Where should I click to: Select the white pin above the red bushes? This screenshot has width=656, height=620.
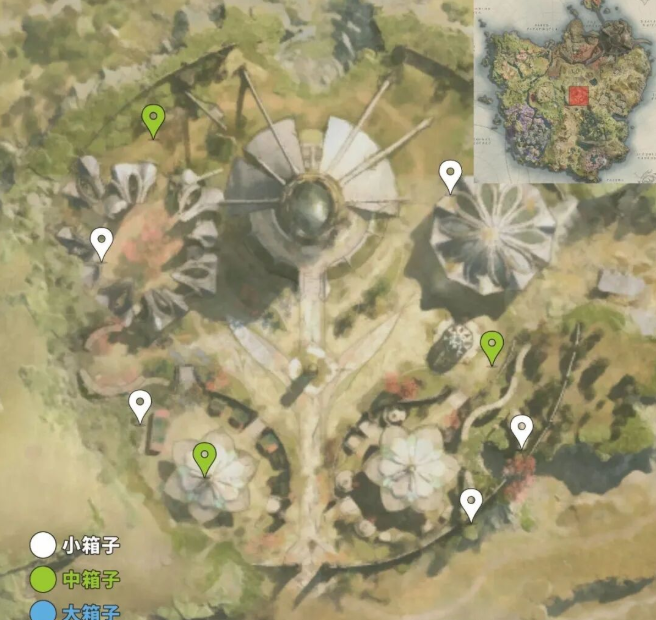(x=521, y=430)
